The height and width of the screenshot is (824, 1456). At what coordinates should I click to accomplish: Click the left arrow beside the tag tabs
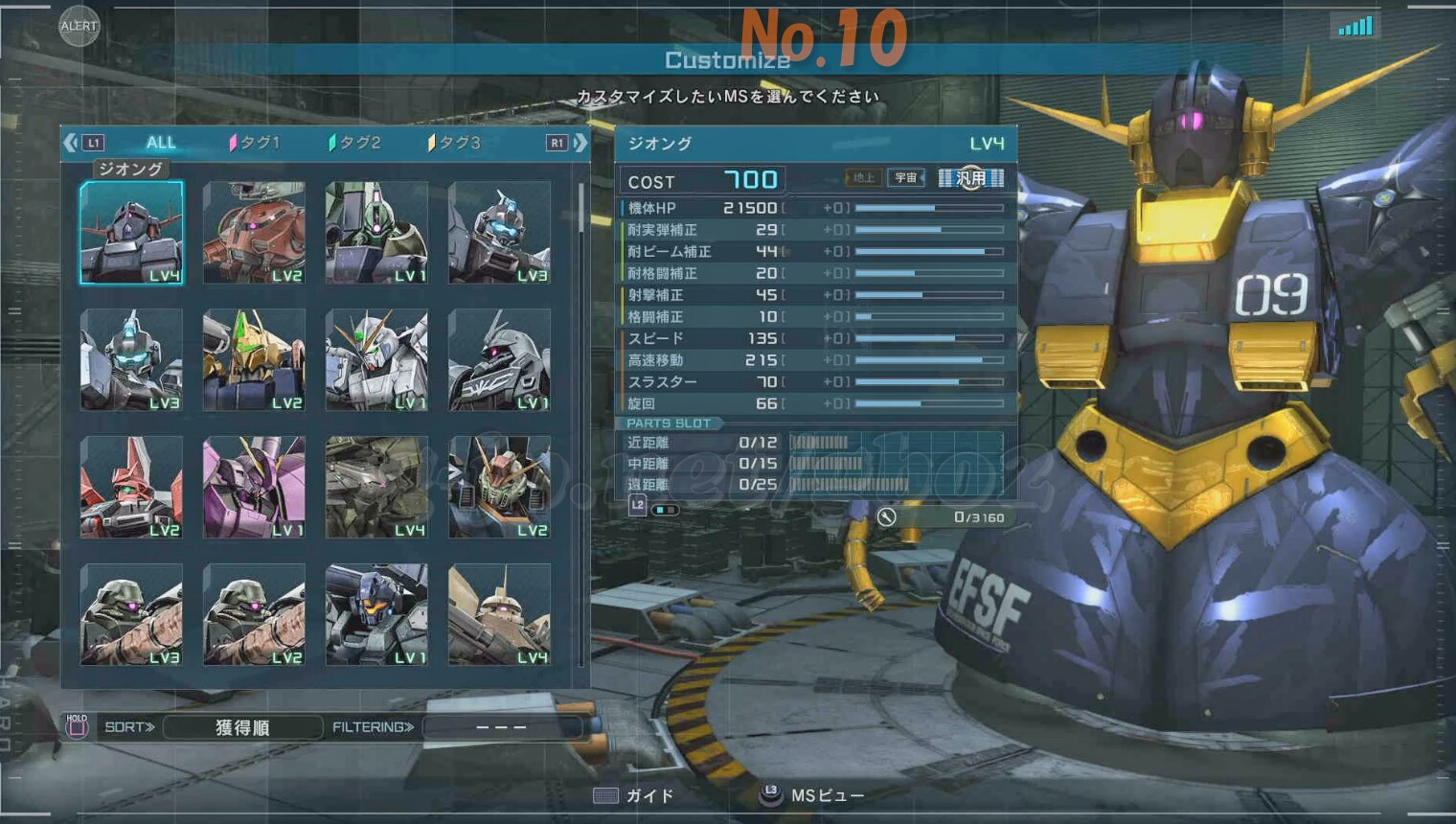coord(71,143)
